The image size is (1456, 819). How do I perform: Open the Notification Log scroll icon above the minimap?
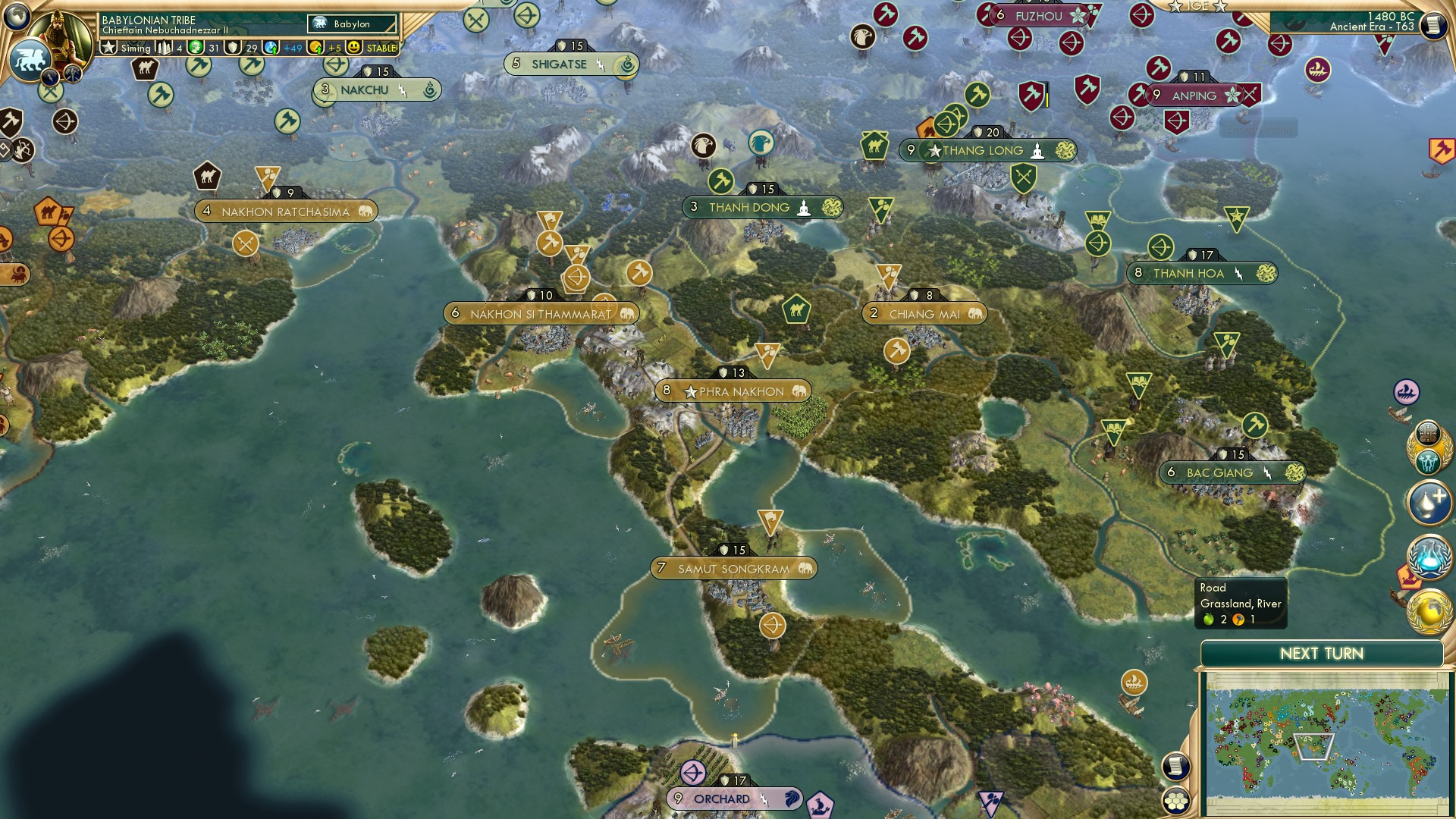click(1175, 766)
